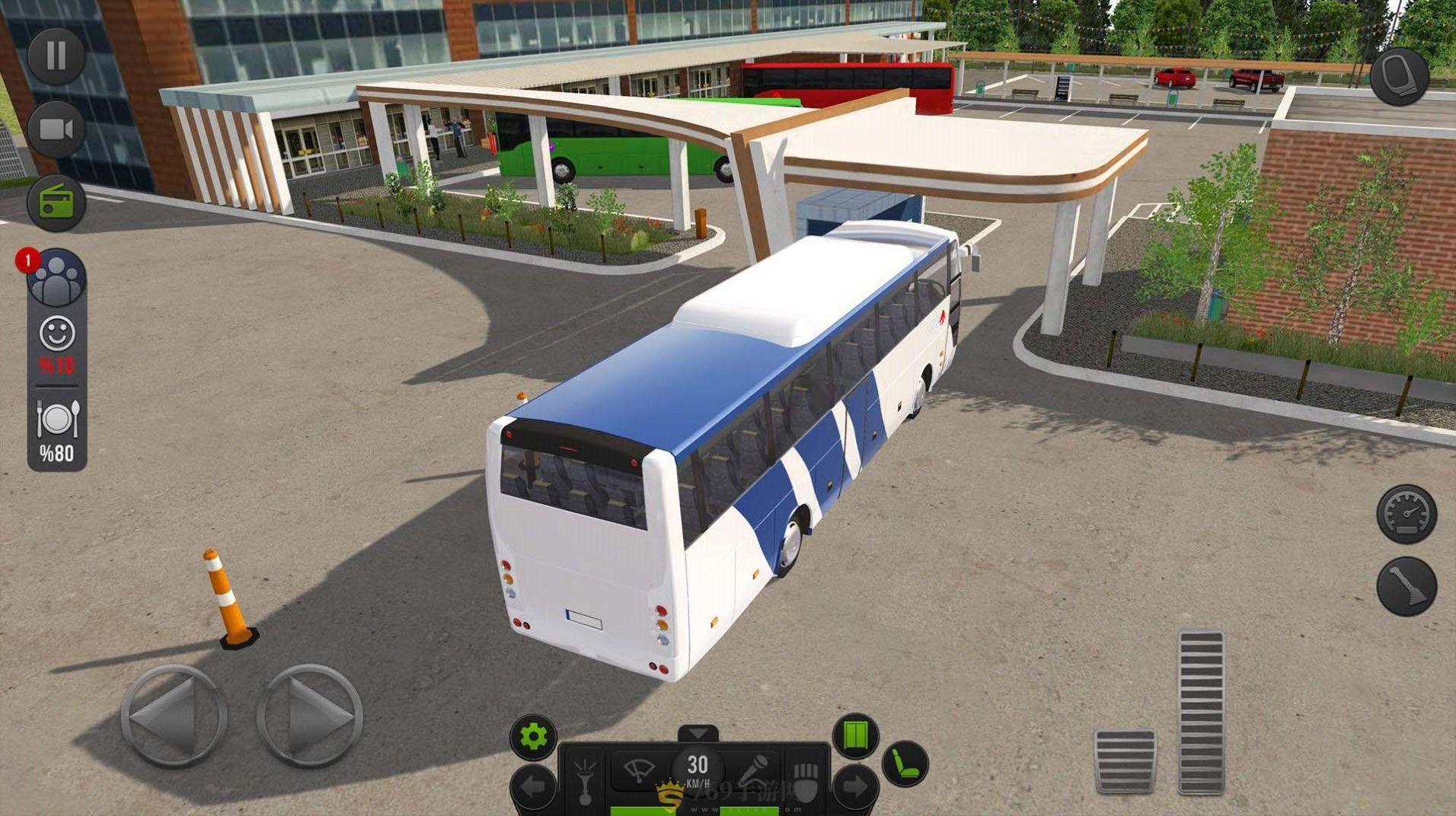The height and width of the screenshot is (816, 1456).
Task: Steer right with the right arrow button
Action: tap(310, 716)
